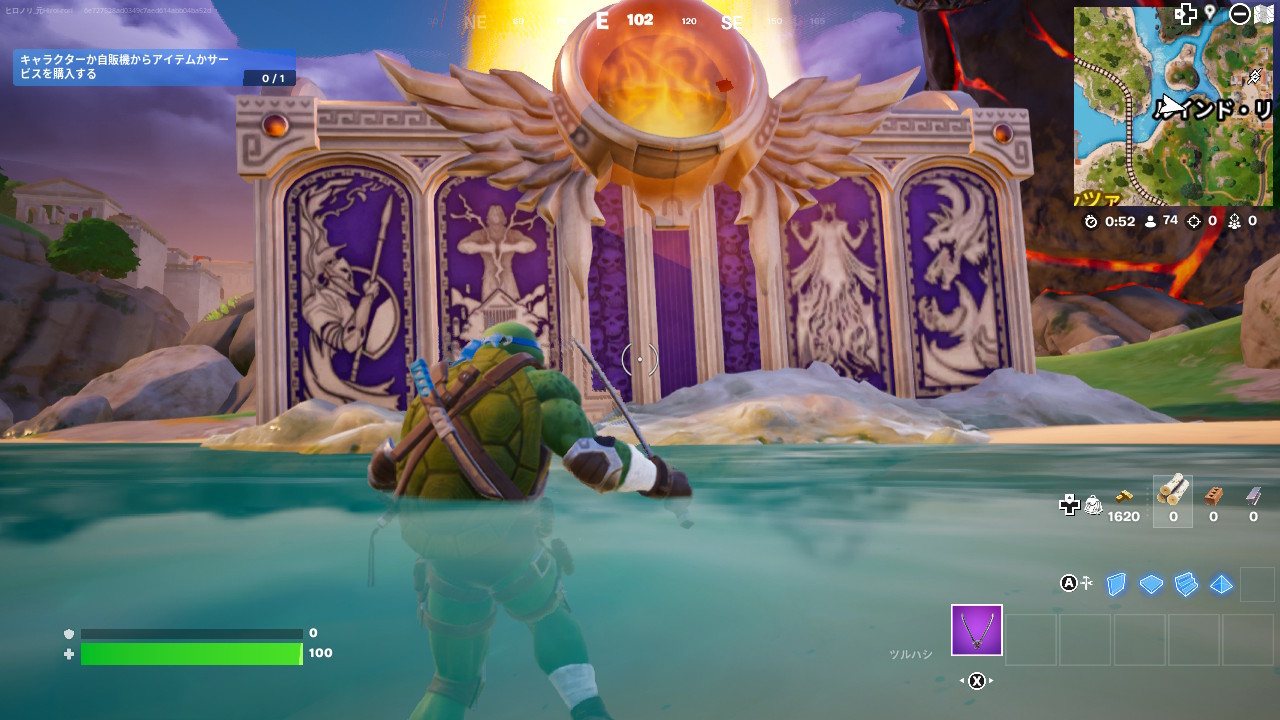This screenshot has height=720, width=1280.
Task: Choose the wall building piece
Action: click(x=1116, y=584)
